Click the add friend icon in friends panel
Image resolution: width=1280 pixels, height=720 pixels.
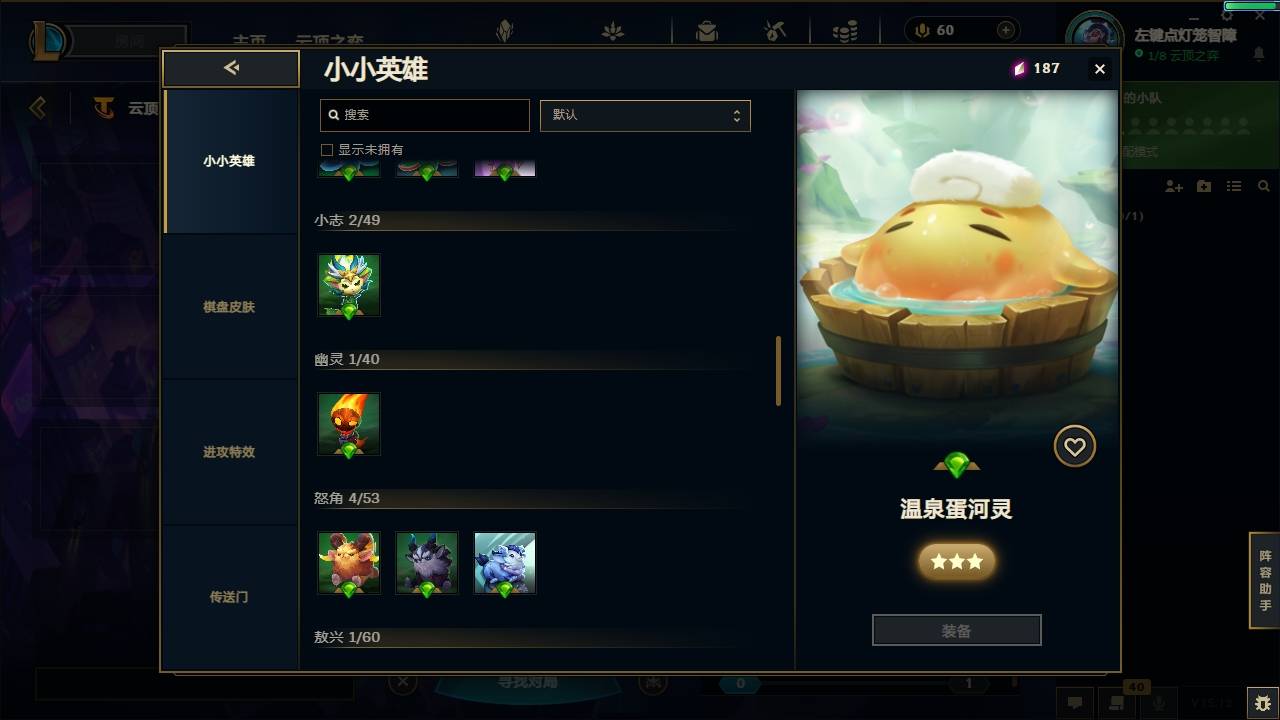[1176, 186]
